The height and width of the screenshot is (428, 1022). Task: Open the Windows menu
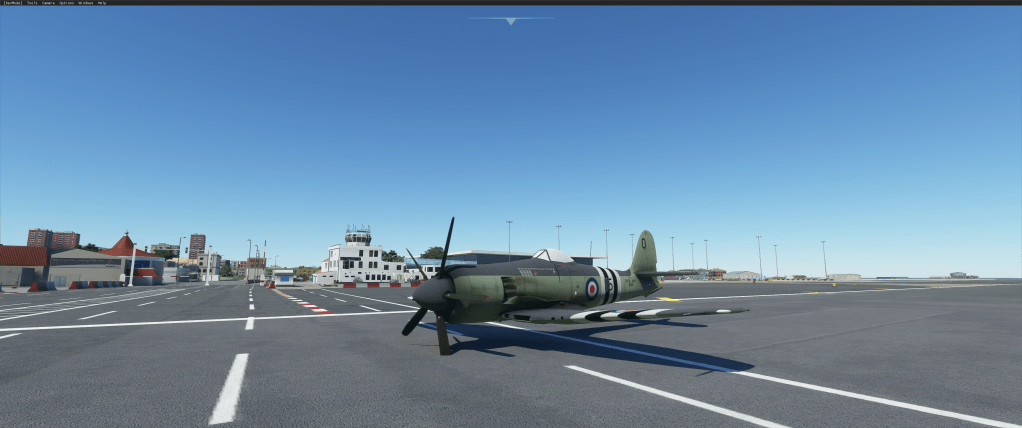click(85, 3)
